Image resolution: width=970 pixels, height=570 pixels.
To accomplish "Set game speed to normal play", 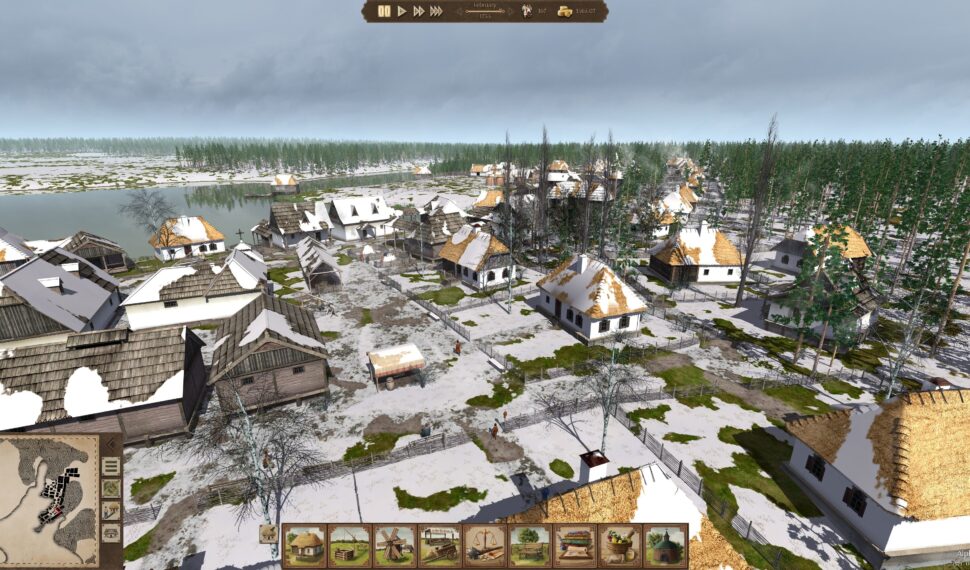I will pos(402,11).
